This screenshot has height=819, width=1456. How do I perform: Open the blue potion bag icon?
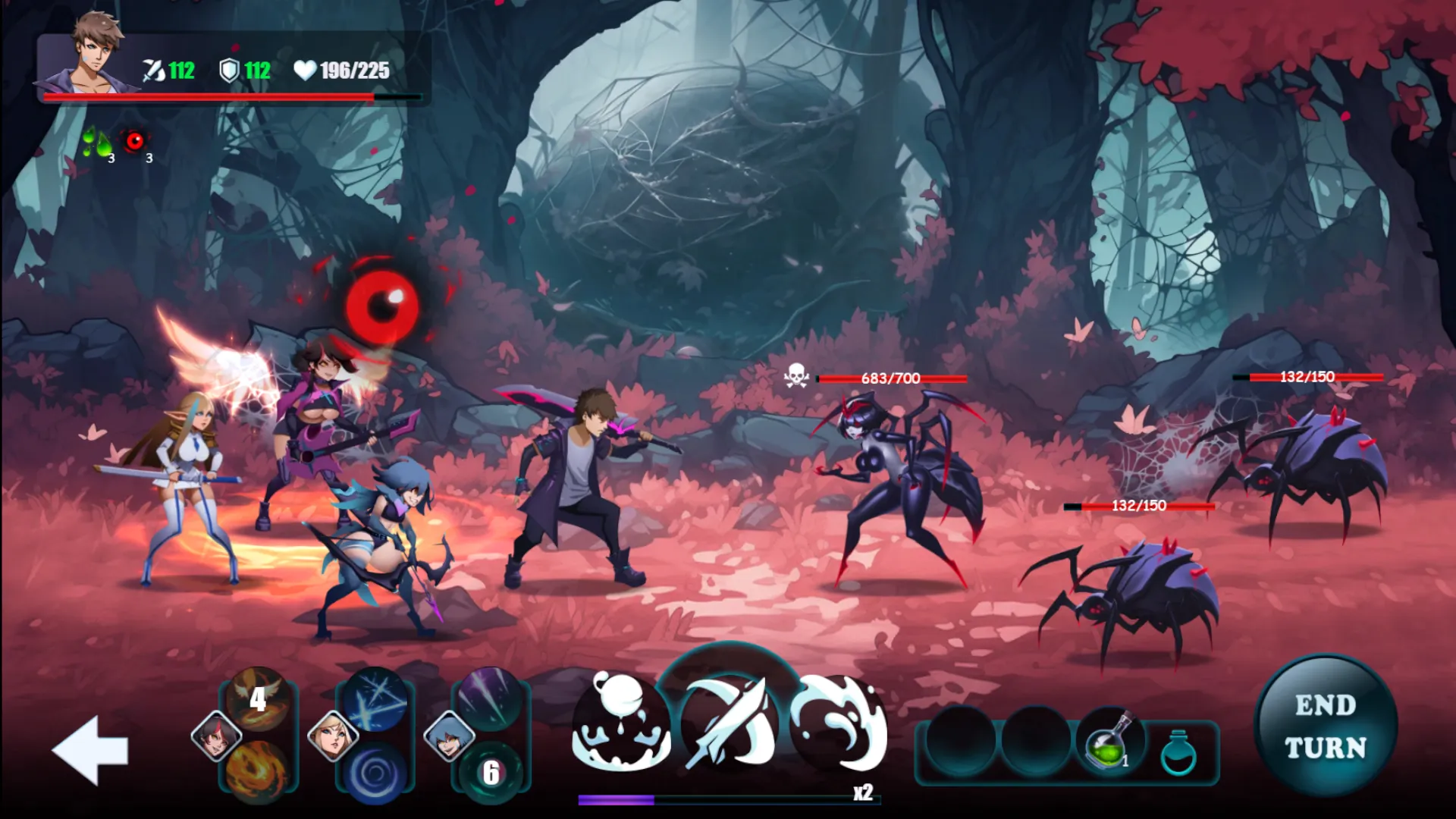click(1178, 752)
